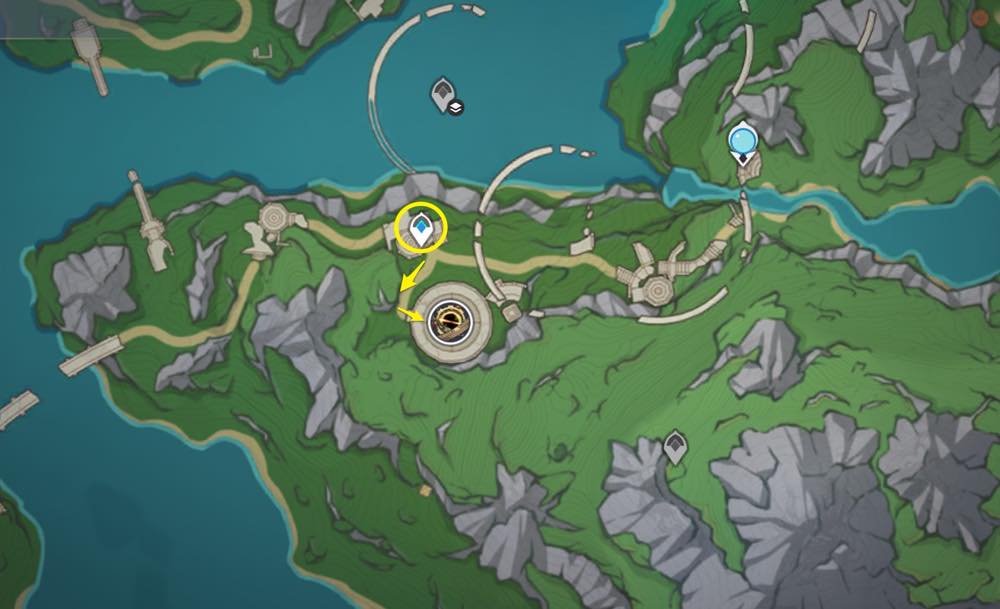The width and height of the screenshot is (1000, 609).
Task: Select the yellow-circled teleport waypoint marker
Action: point(422,230)
